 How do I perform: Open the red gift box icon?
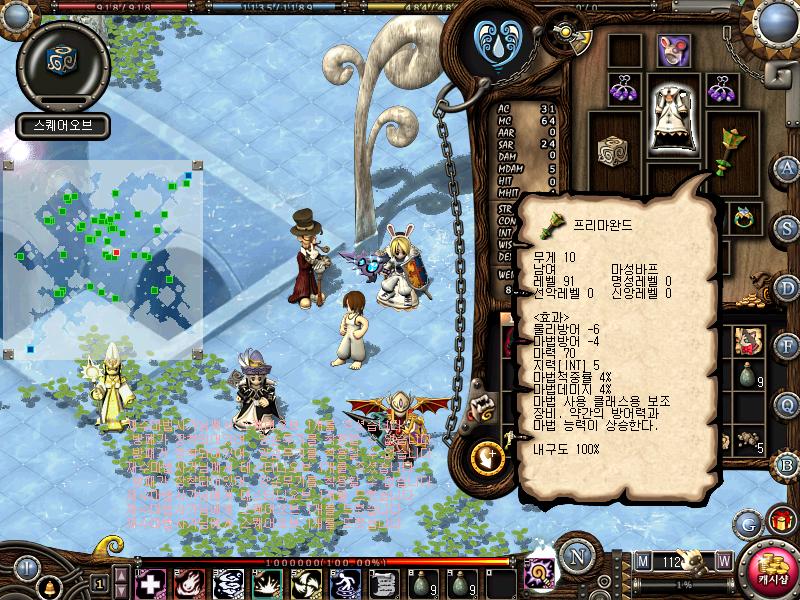(x=780, y=521)
